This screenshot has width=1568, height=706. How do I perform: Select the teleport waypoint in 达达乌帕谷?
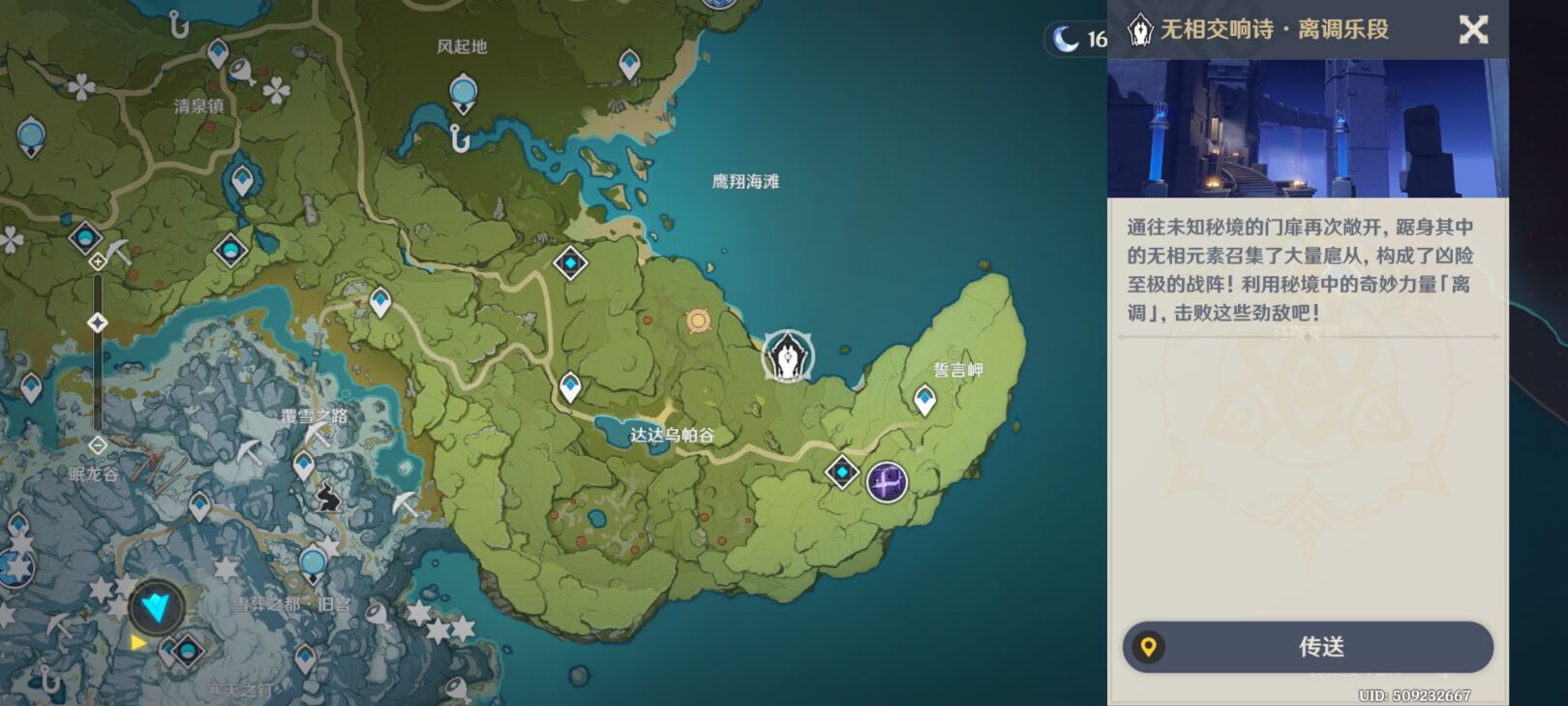coord(570,387)
